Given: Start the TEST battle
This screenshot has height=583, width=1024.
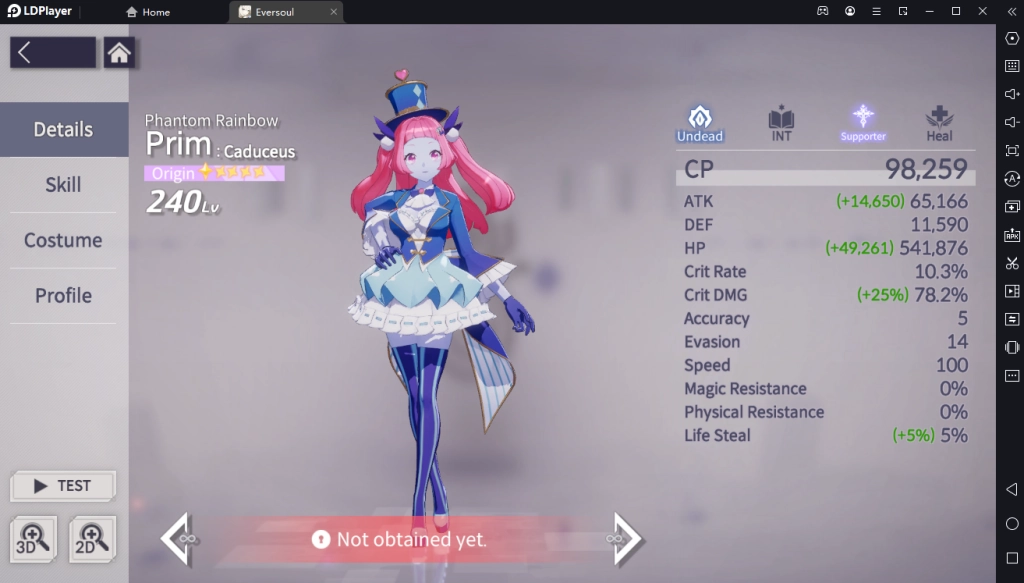Looking at the screenshot, I should pyautogui.click(x=63, y=486).
